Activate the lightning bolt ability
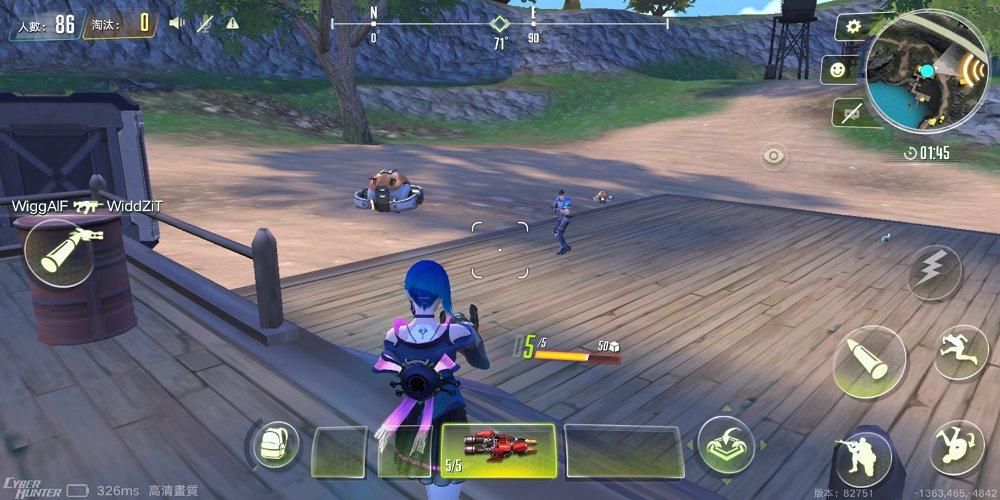 (935, 272)
